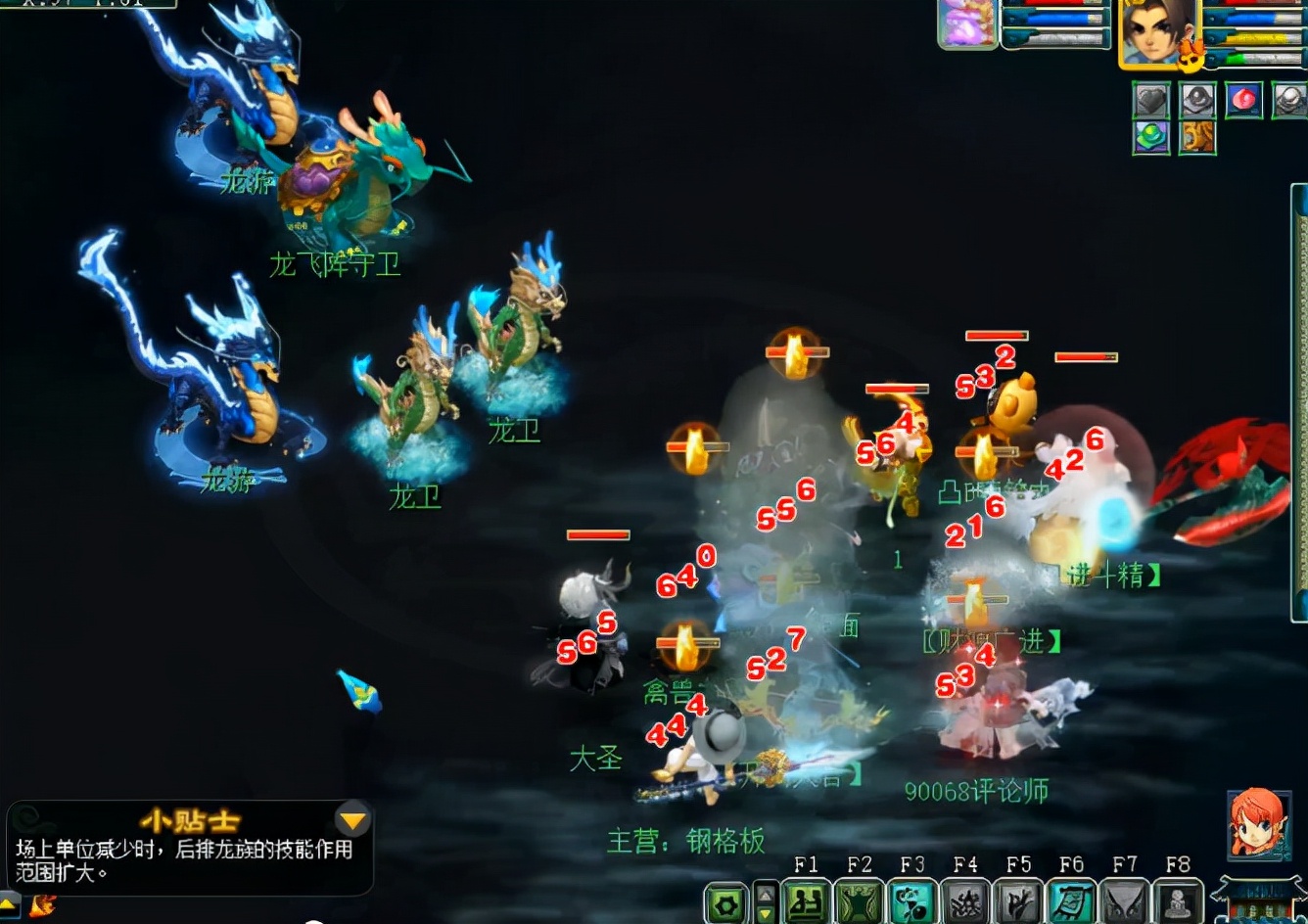Open the orange-haired girl avatar button

tap(1256, 824)
